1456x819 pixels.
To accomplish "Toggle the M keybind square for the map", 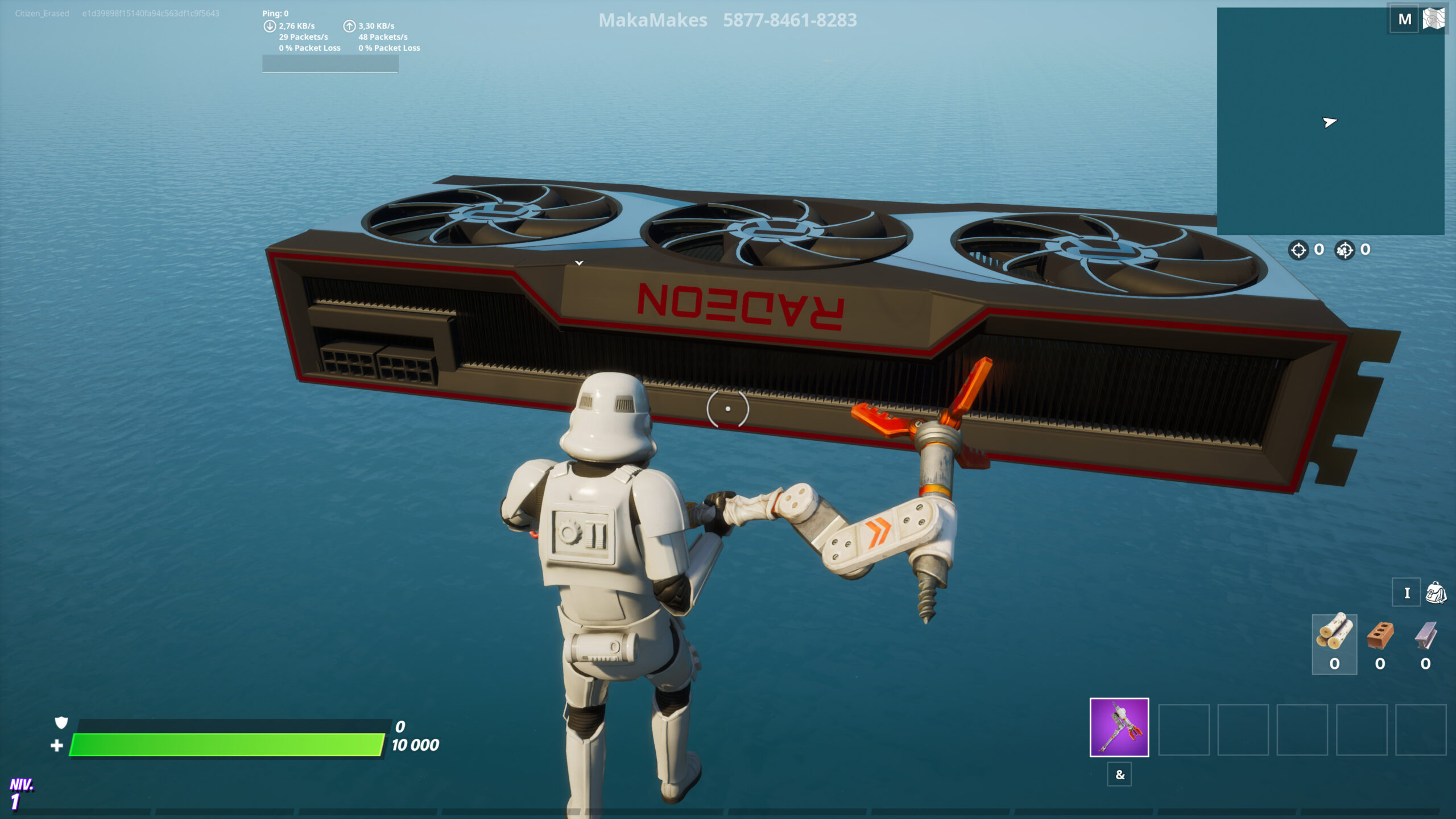I will [1404, 19].
